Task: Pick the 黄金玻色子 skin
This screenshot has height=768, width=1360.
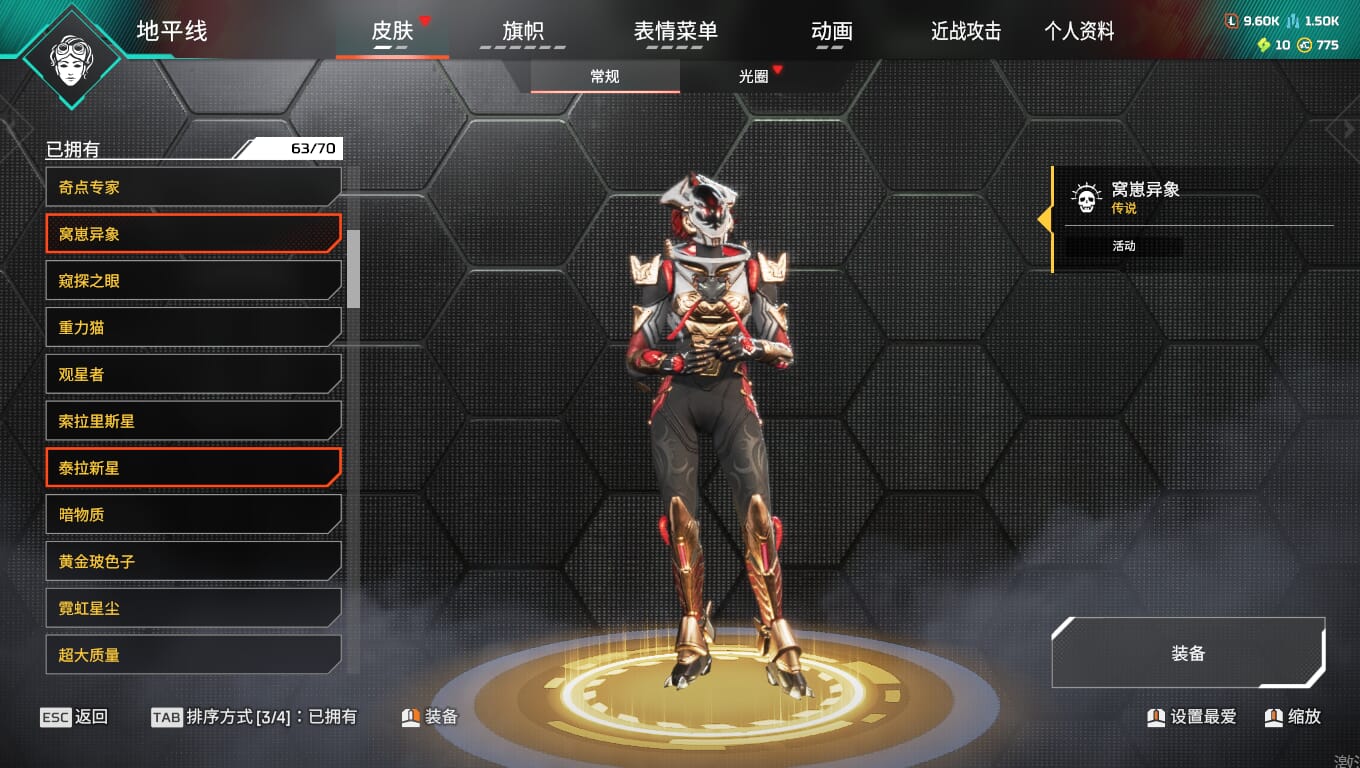Action: point(193,561)
